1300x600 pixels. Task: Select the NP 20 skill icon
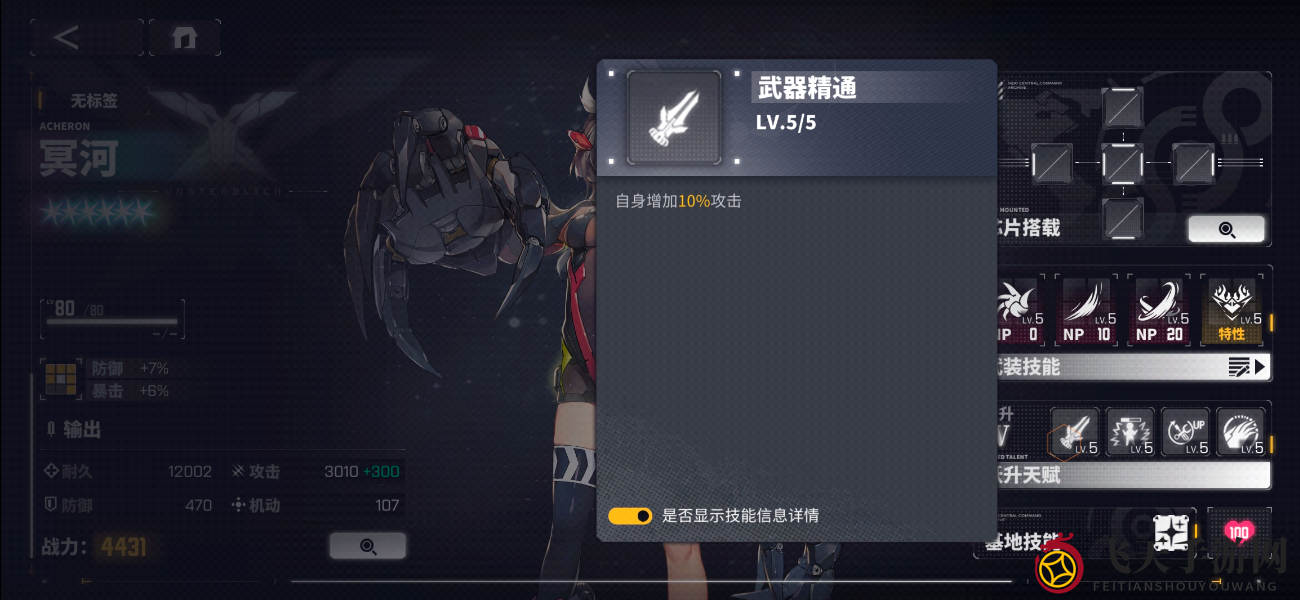click(1159, 311)
